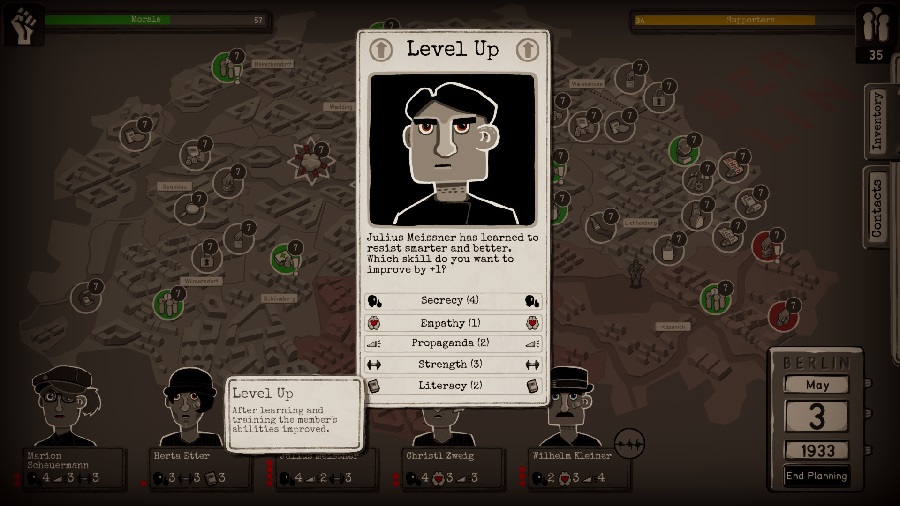Select Wilhelm Kleiner's member portrait
This screenshot has height=506, width=900.
(567, 406)
